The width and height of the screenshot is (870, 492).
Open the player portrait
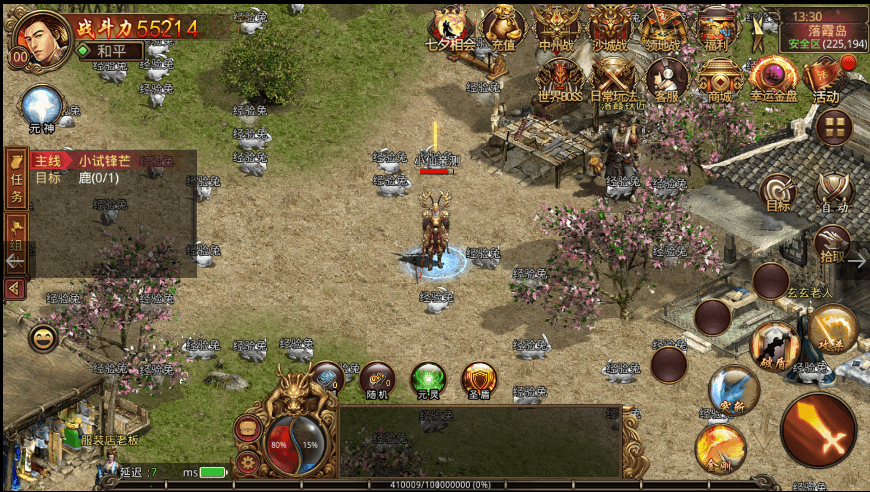coord(37,36)
